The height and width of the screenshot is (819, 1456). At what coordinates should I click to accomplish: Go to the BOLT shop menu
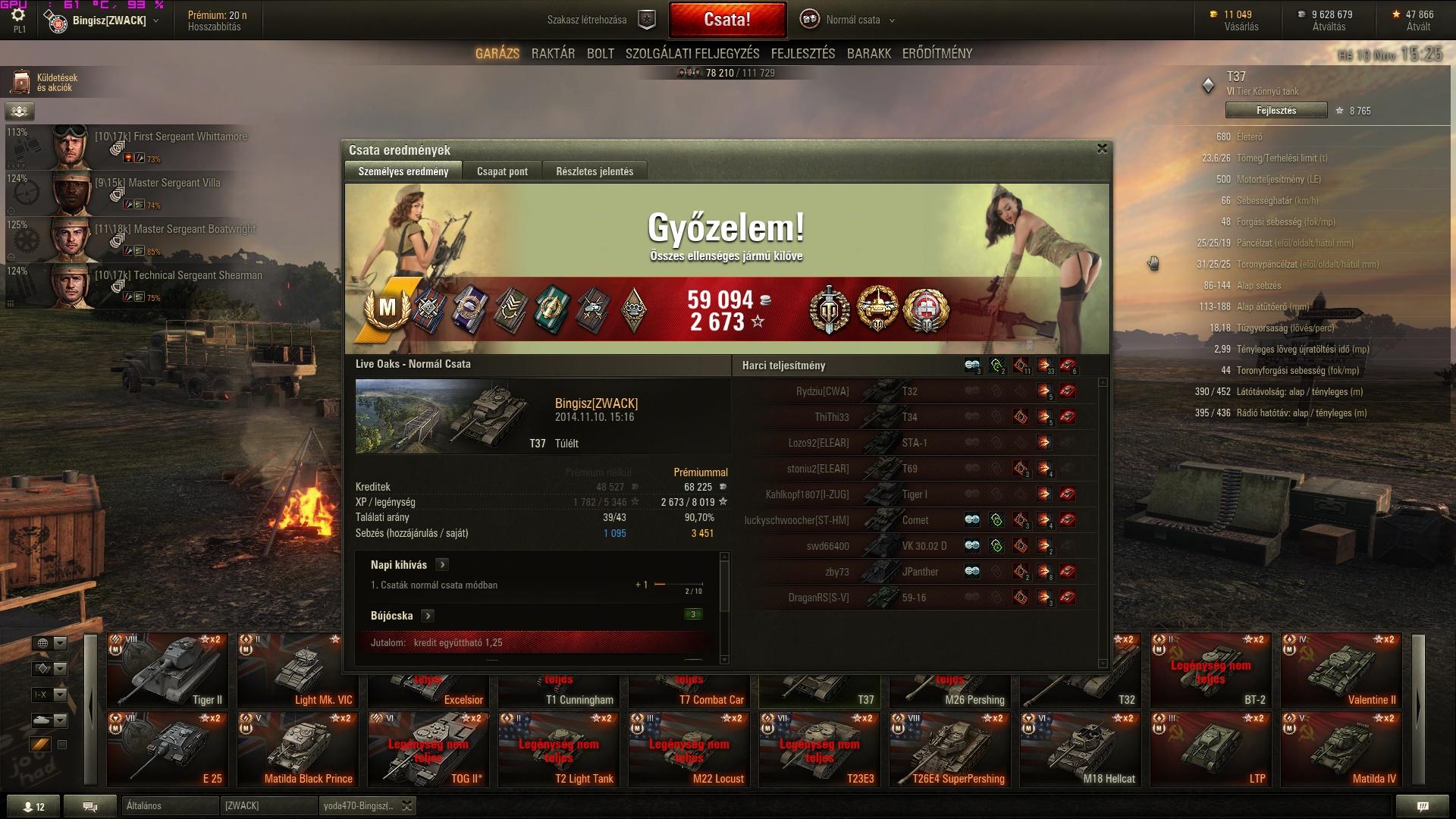point(600,54)
